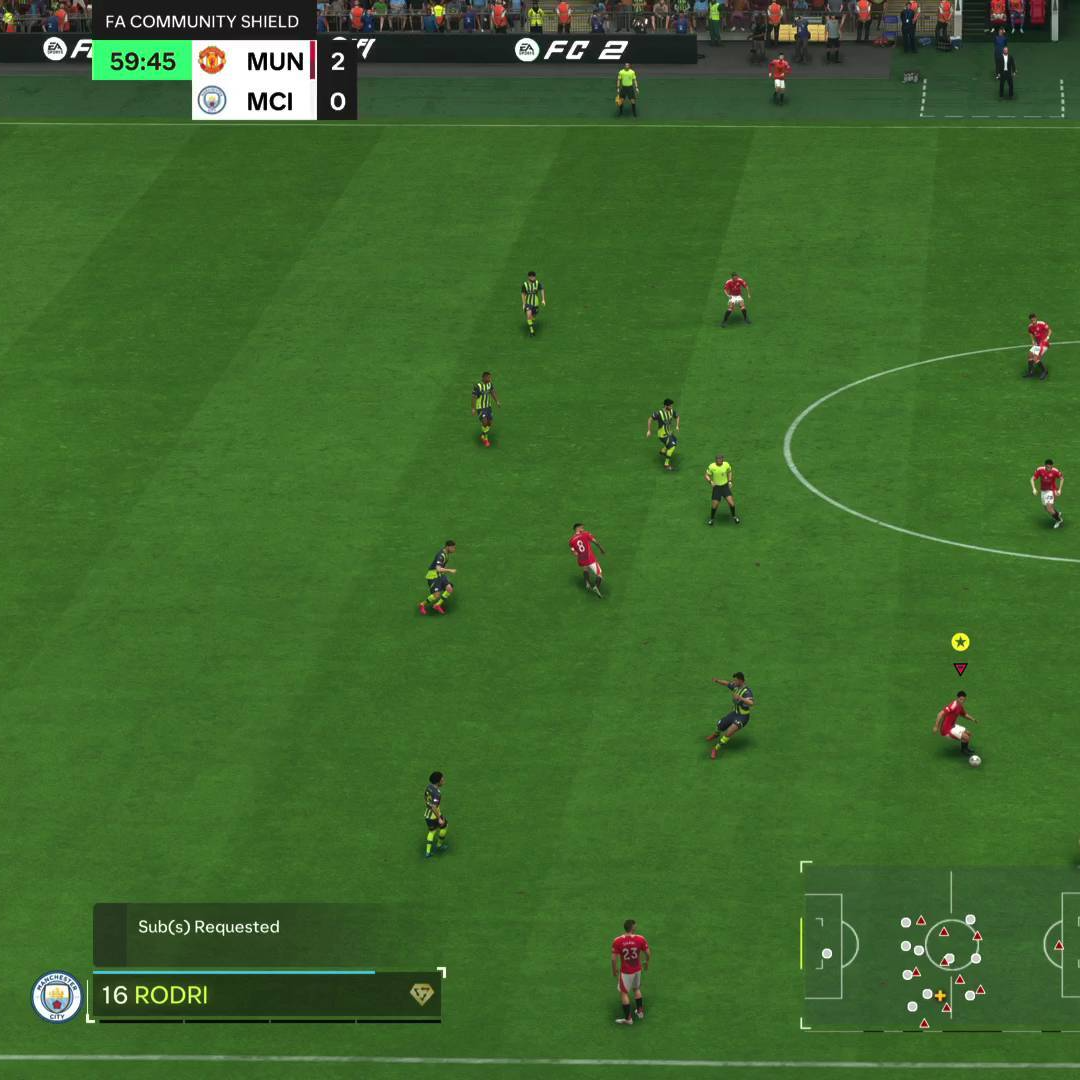Click the diamond icon on Rodri's bar
The image size is (1080, 1080).
(421, 994)
